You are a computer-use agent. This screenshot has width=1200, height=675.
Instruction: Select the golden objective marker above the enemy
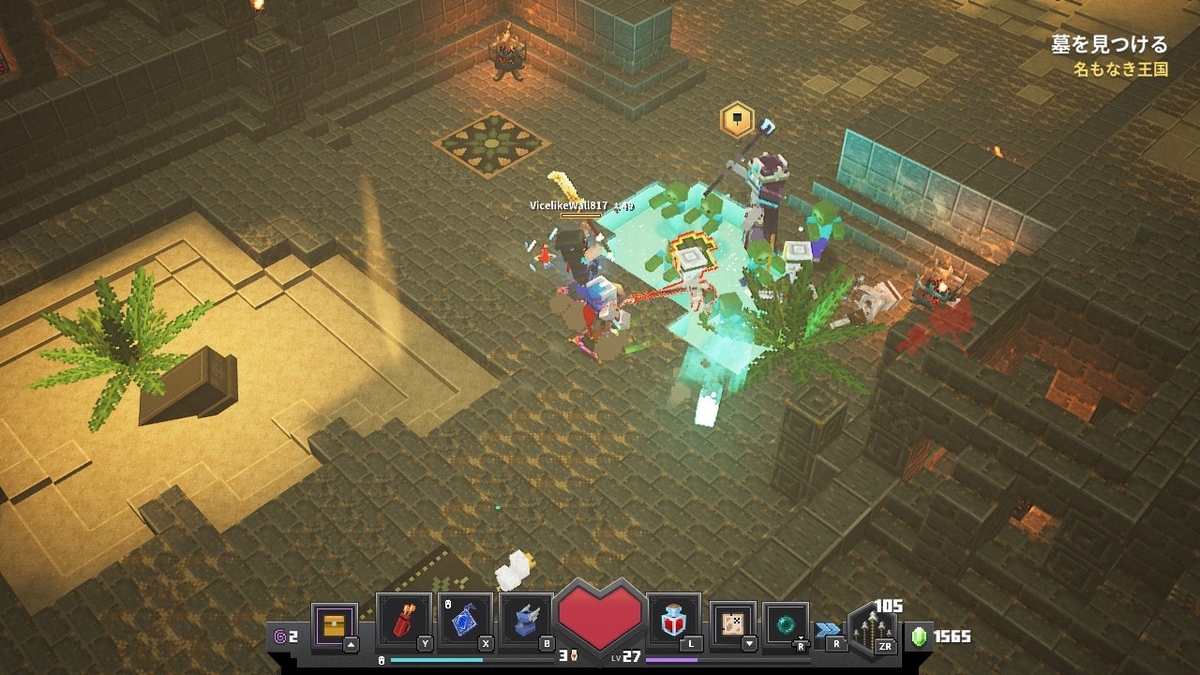click(737, 120)
